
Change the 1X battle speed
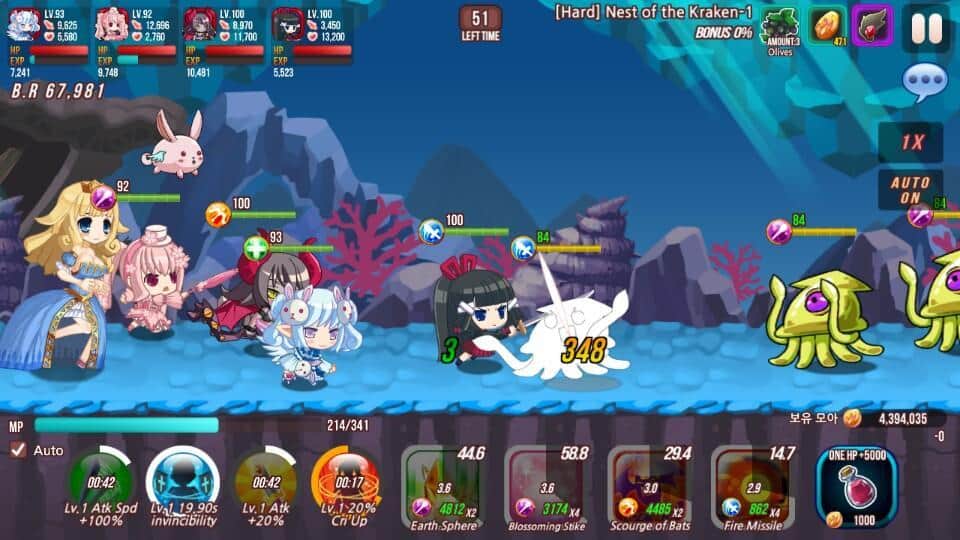tap(911, 141)
